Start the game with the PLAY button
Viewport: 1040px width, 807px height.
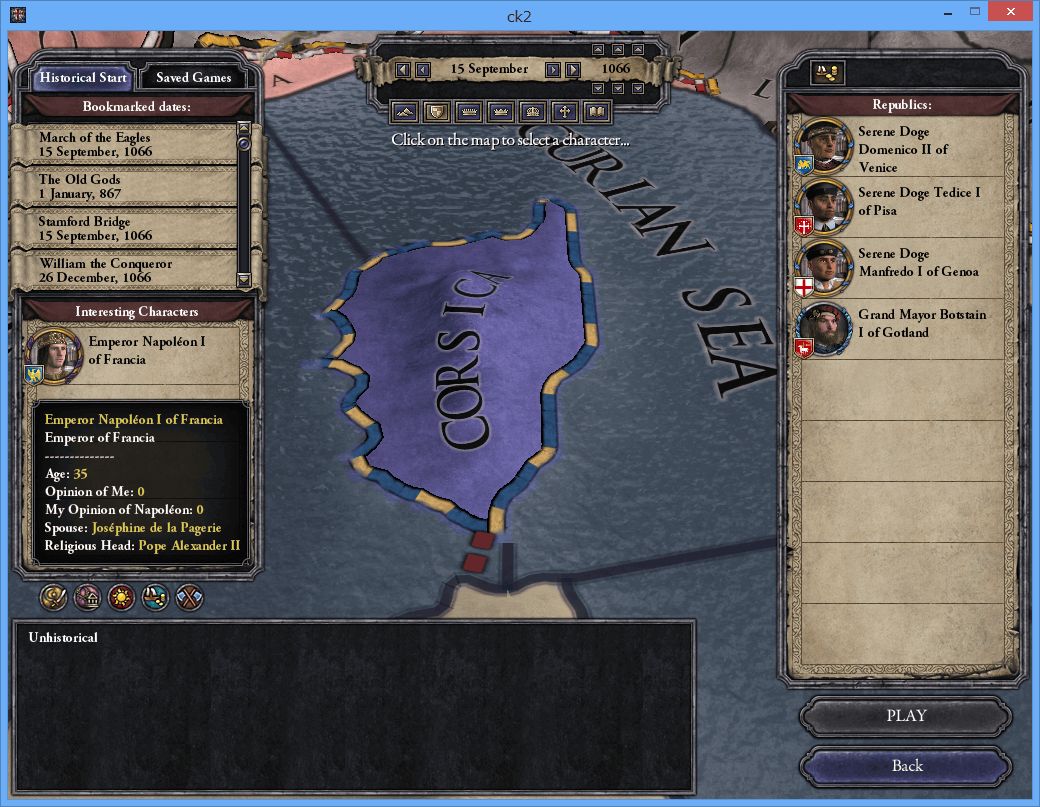[x=905, y=716]
